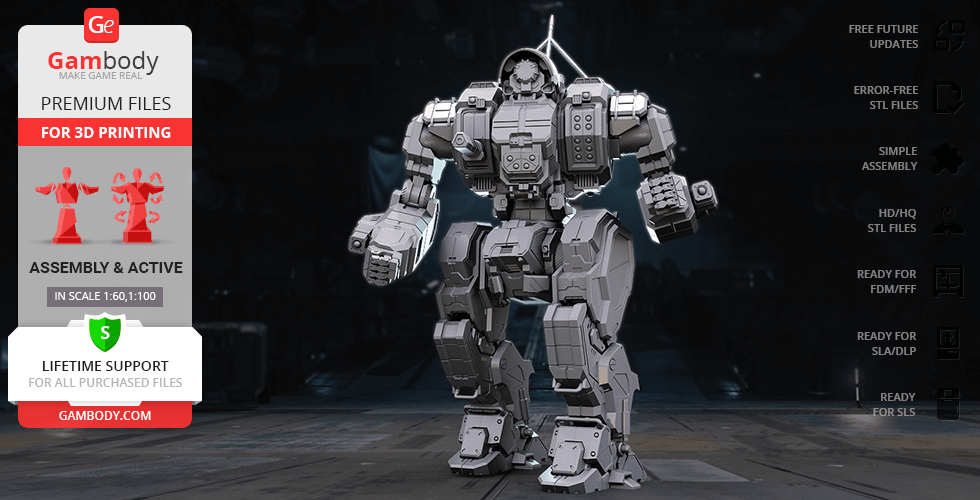
Task: Open the GAMBODY.COM red banner link
Action: coord(104,414)
